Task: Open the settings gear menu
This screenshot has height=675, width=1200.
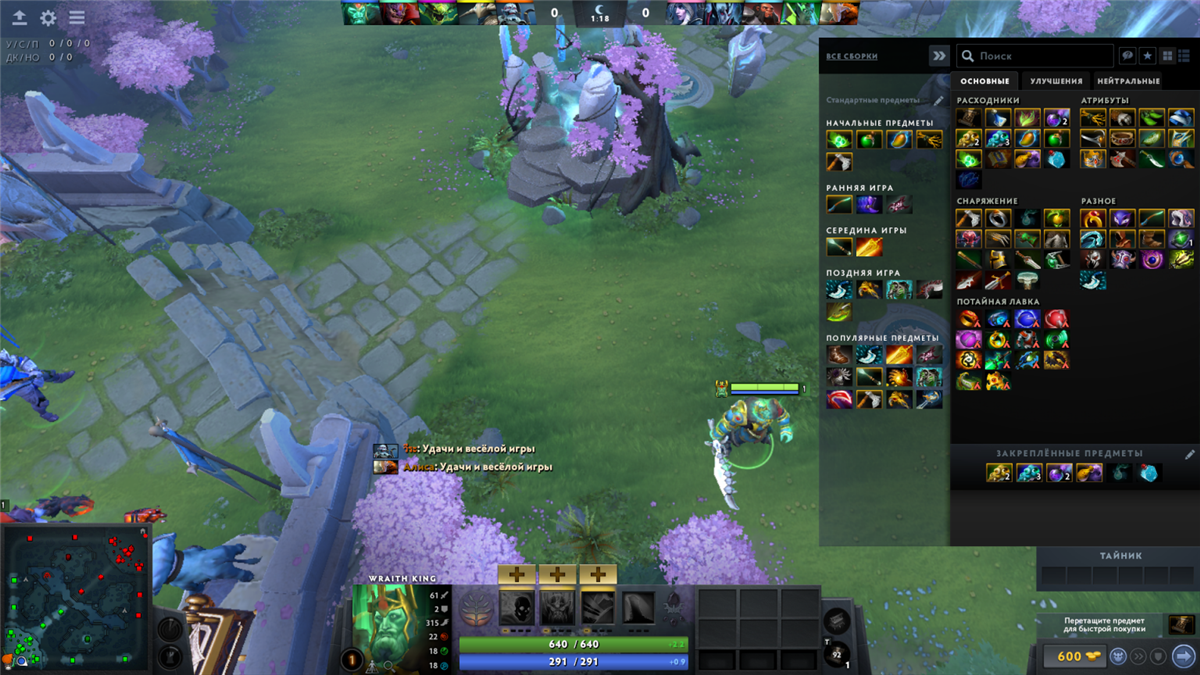Action: point(48,18)
